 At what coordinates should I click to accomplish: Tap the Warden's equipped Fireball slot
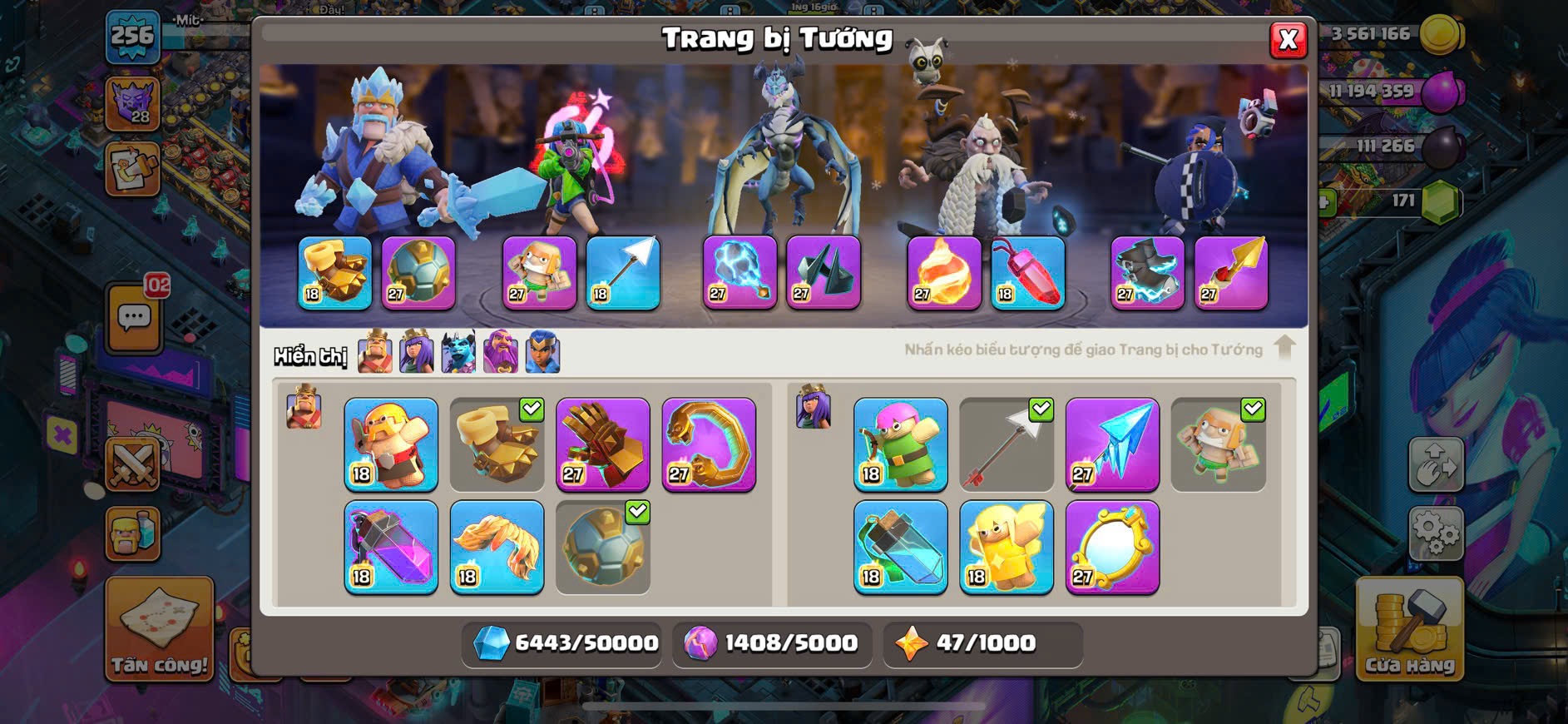(x=944, y=272)
